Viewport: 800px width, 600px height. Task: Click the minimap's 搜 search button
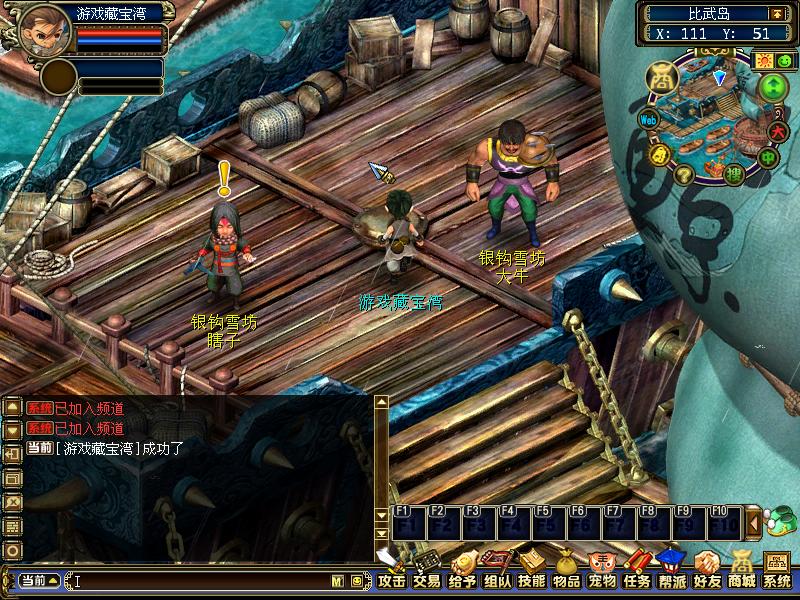733,175
